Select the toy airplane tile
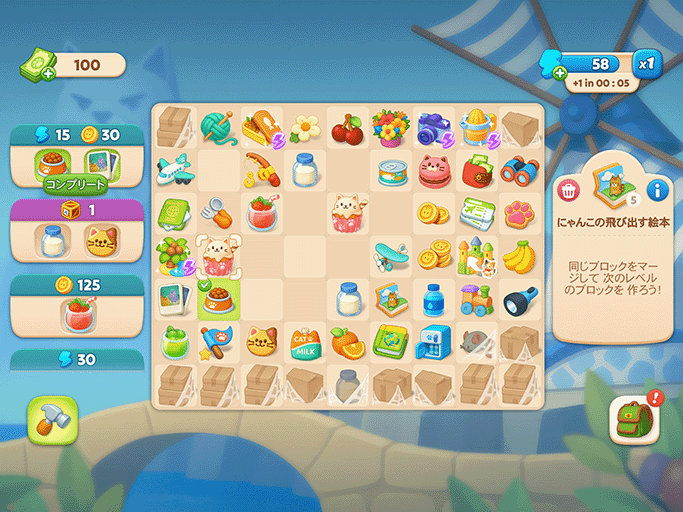 [174, 170]
